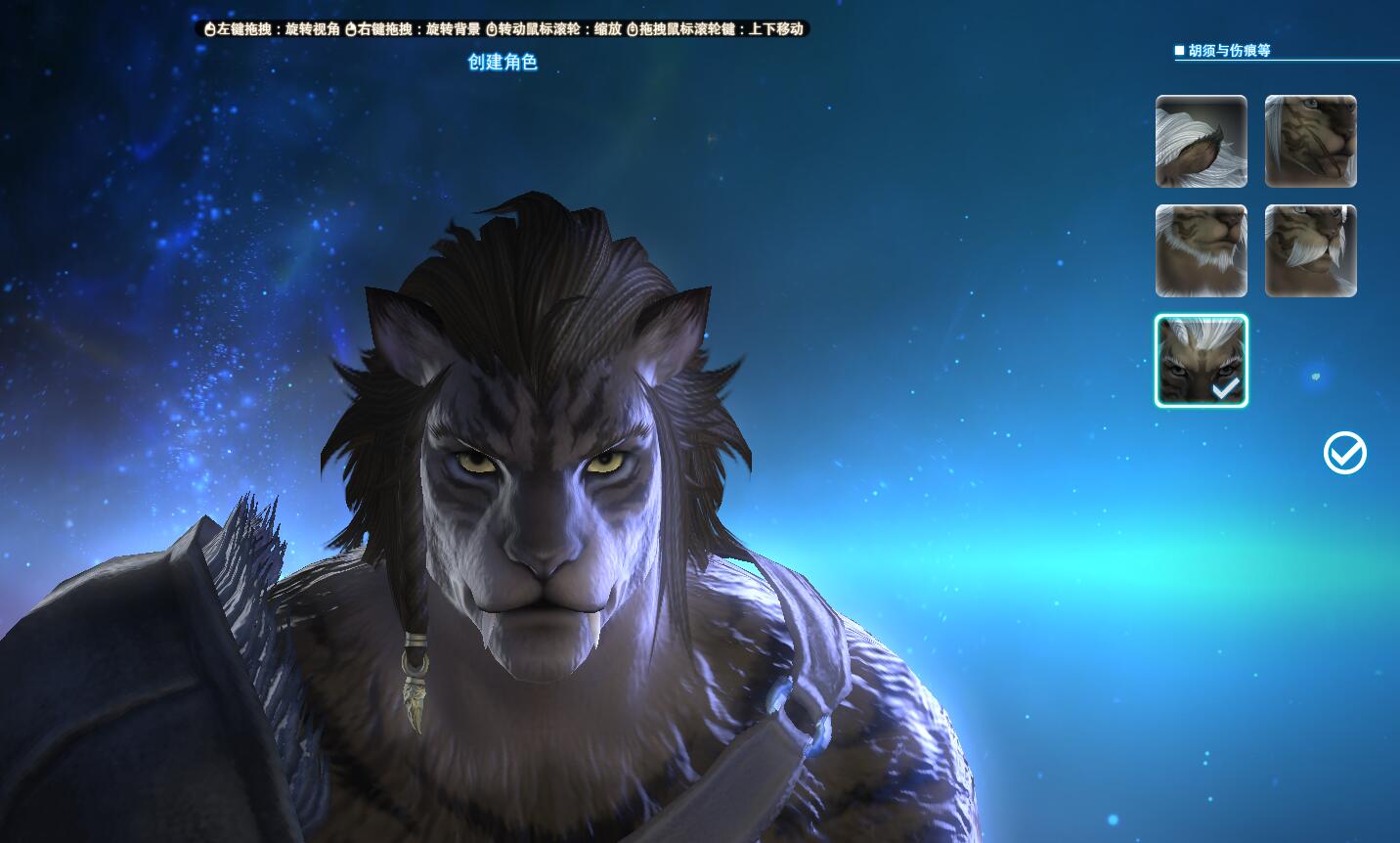Click the scroll-wheel zoom icon before 转动鼠标滚轮
This screenshot has width=1400, height=843.
(490, 29)
